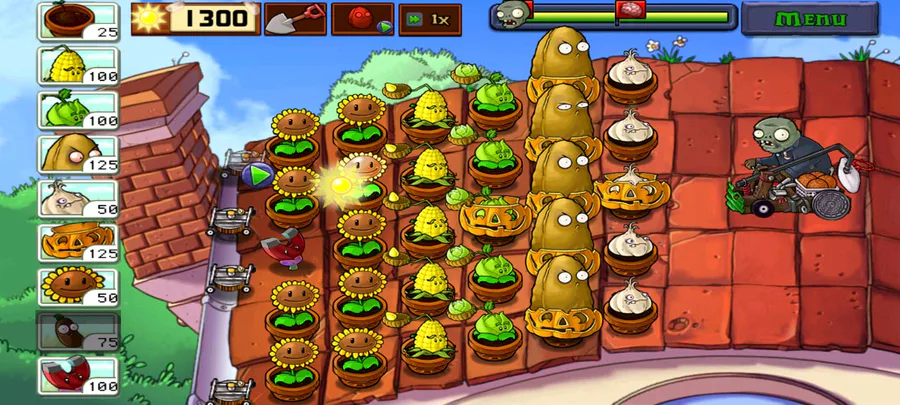Toggle the 1x game speed button

[x=429, y=19]
